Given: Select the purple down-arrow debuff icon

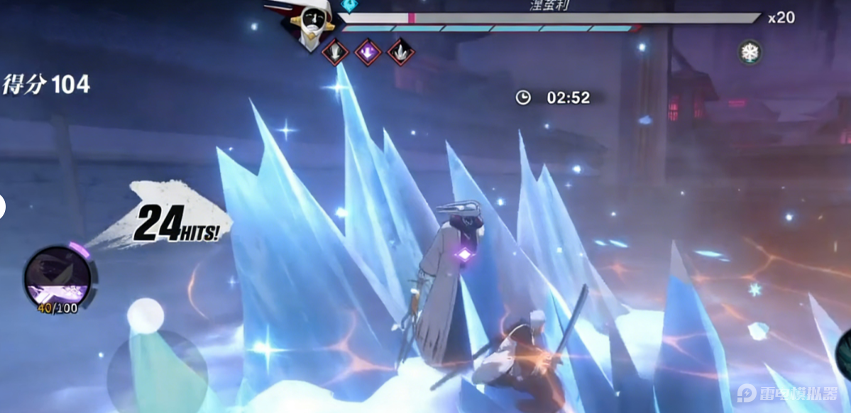Looking at the screenshot, I should 368,51.
